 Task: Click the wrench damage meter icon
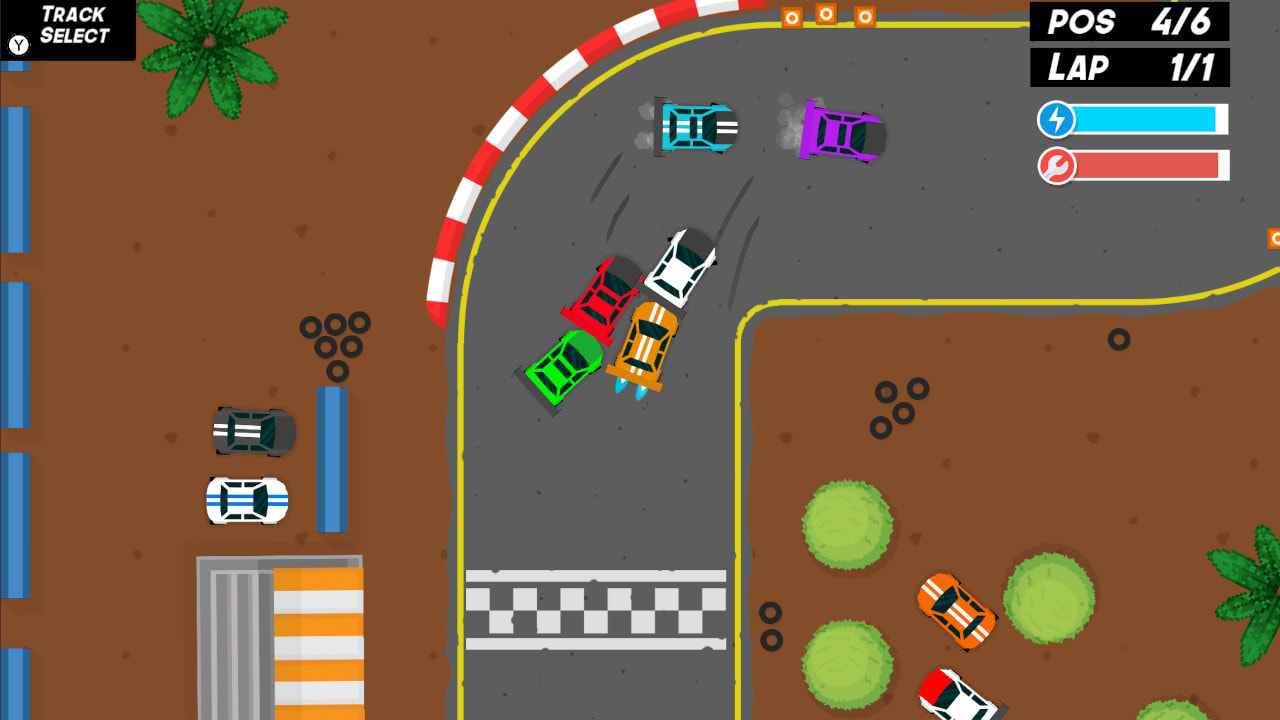1058,166
